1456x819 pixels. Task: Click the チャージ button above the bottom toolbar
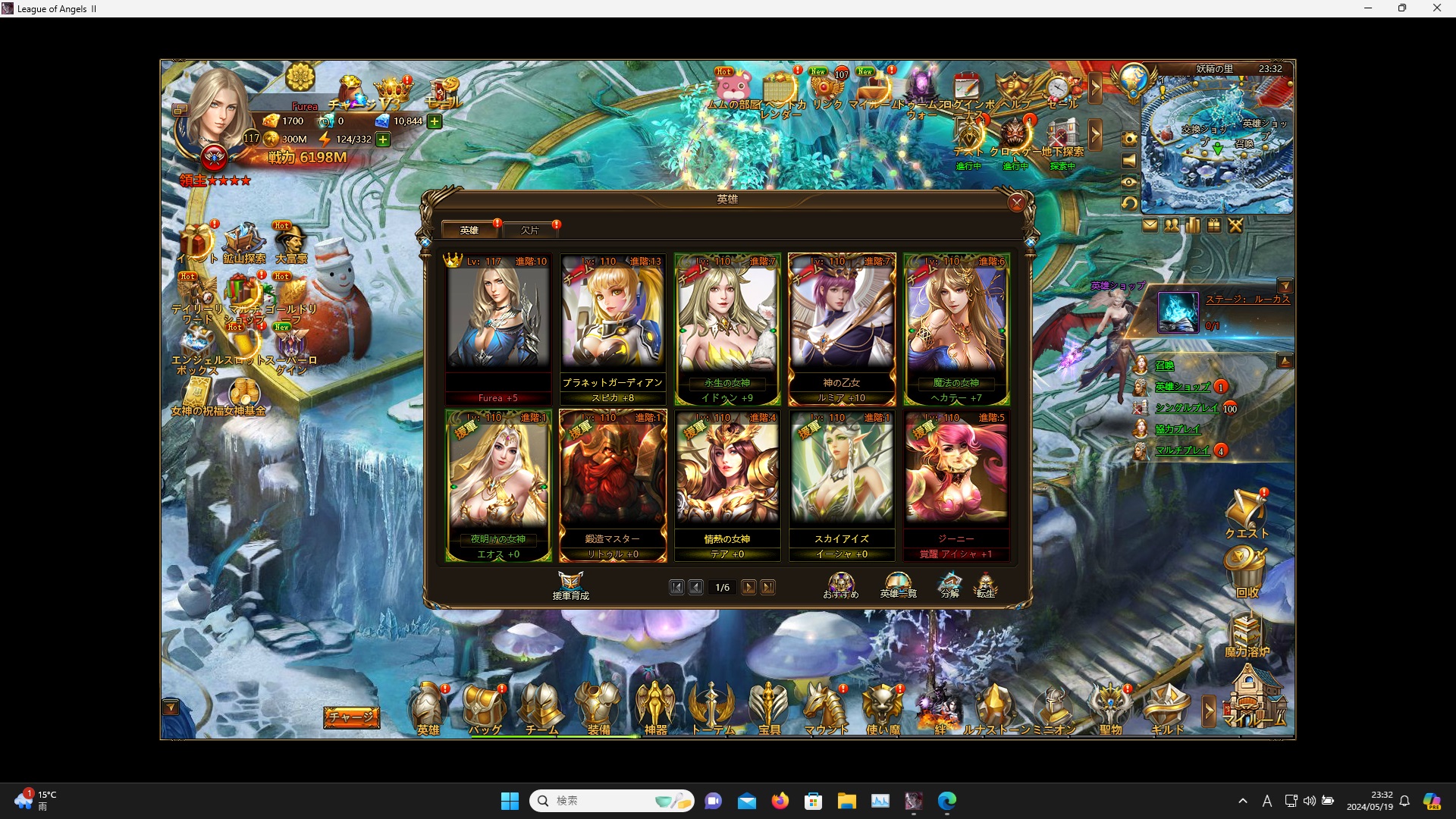(x=351, y=716)
